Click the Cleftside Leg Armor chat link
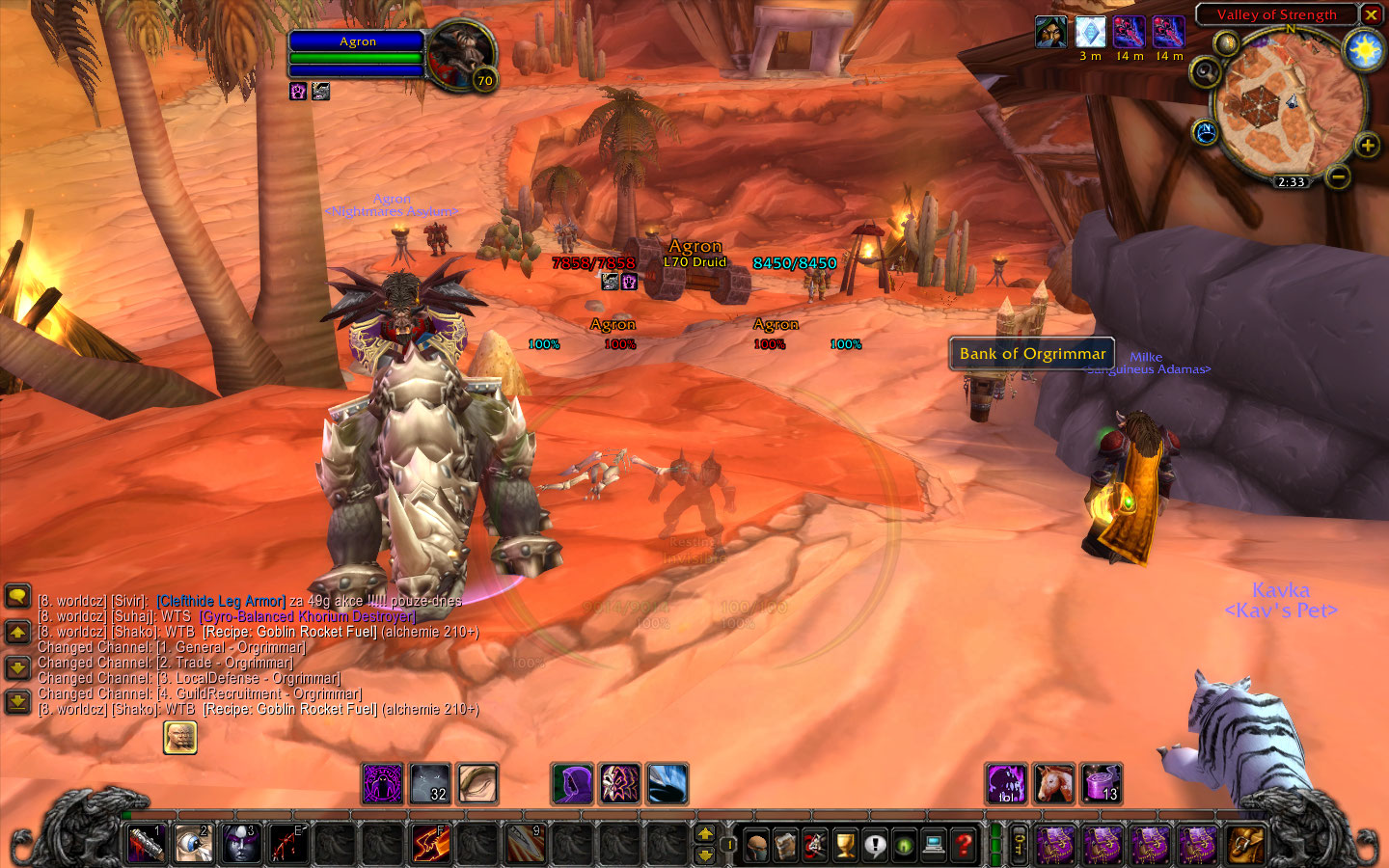Image resolution: width=1389 pixels, height=868 pixels. [221, 601]
